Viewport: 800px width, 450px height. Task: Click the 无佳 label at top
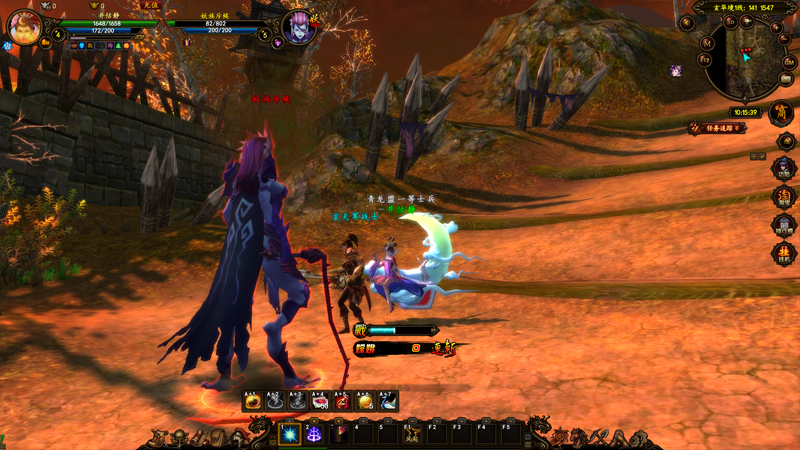pyautogui.click(x=150, y=5)
